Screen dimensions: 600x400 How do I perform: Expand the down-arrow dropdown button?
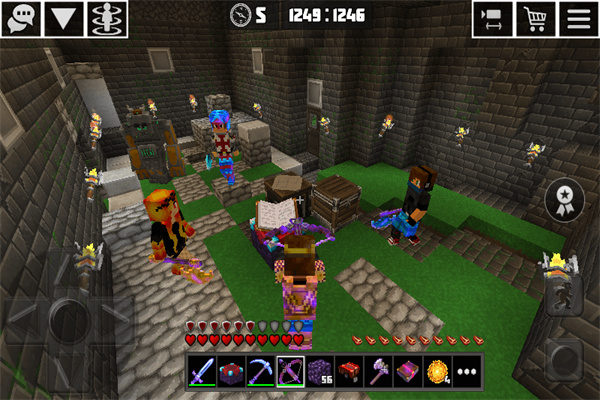pos(62,19)
